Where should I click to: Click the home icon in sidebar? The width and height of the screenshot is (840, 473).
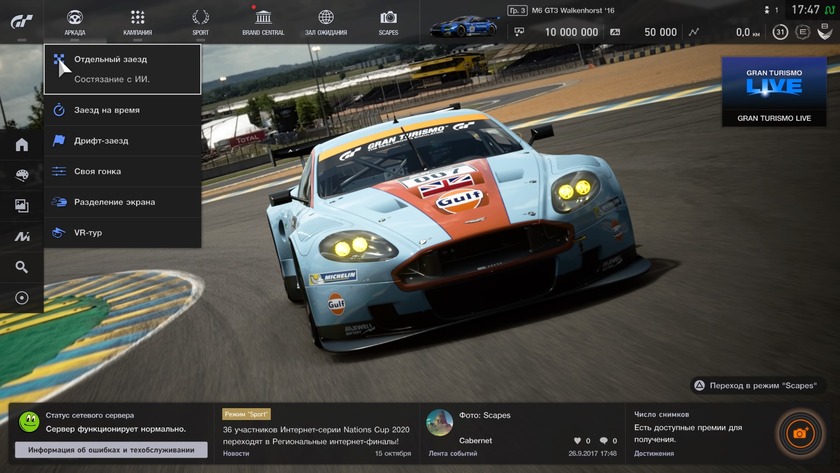point(21,145)
